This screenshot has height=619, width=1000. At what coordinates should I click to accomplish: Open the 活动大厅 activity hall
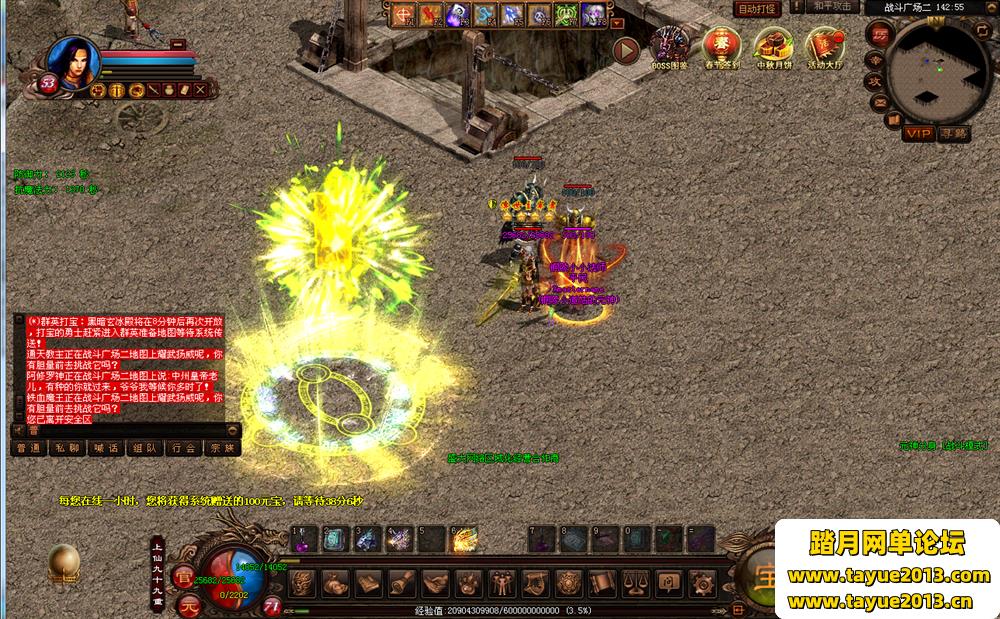pyautogui.click(x=824, y=46)
